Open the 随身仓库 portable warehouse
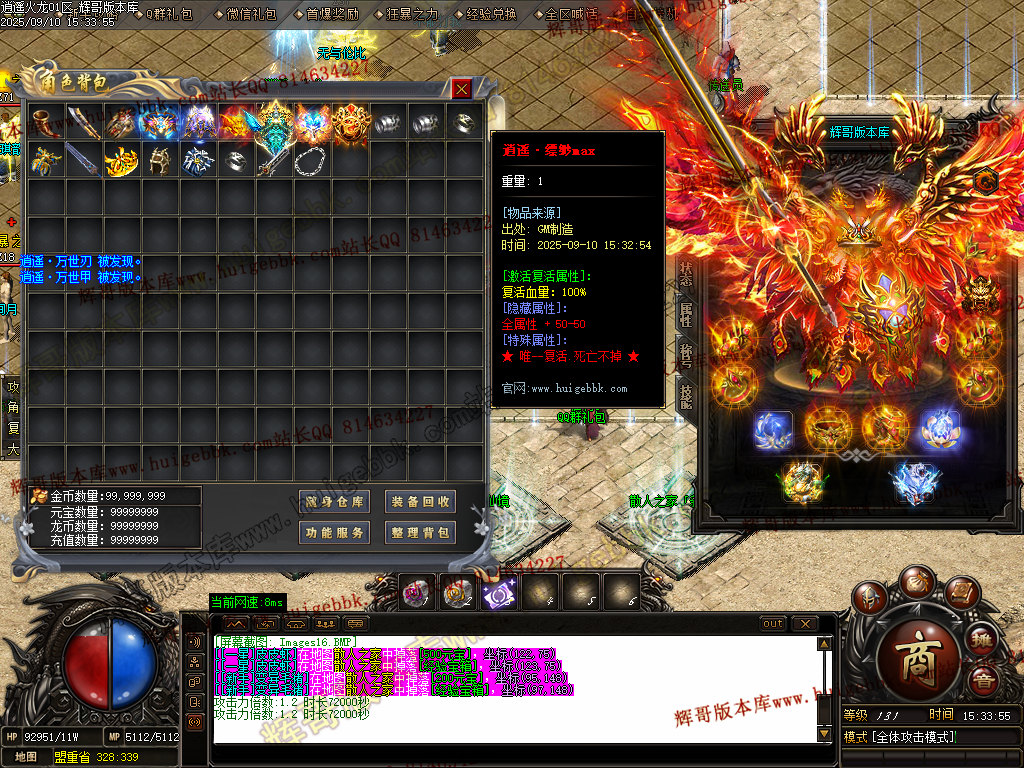 334,501
